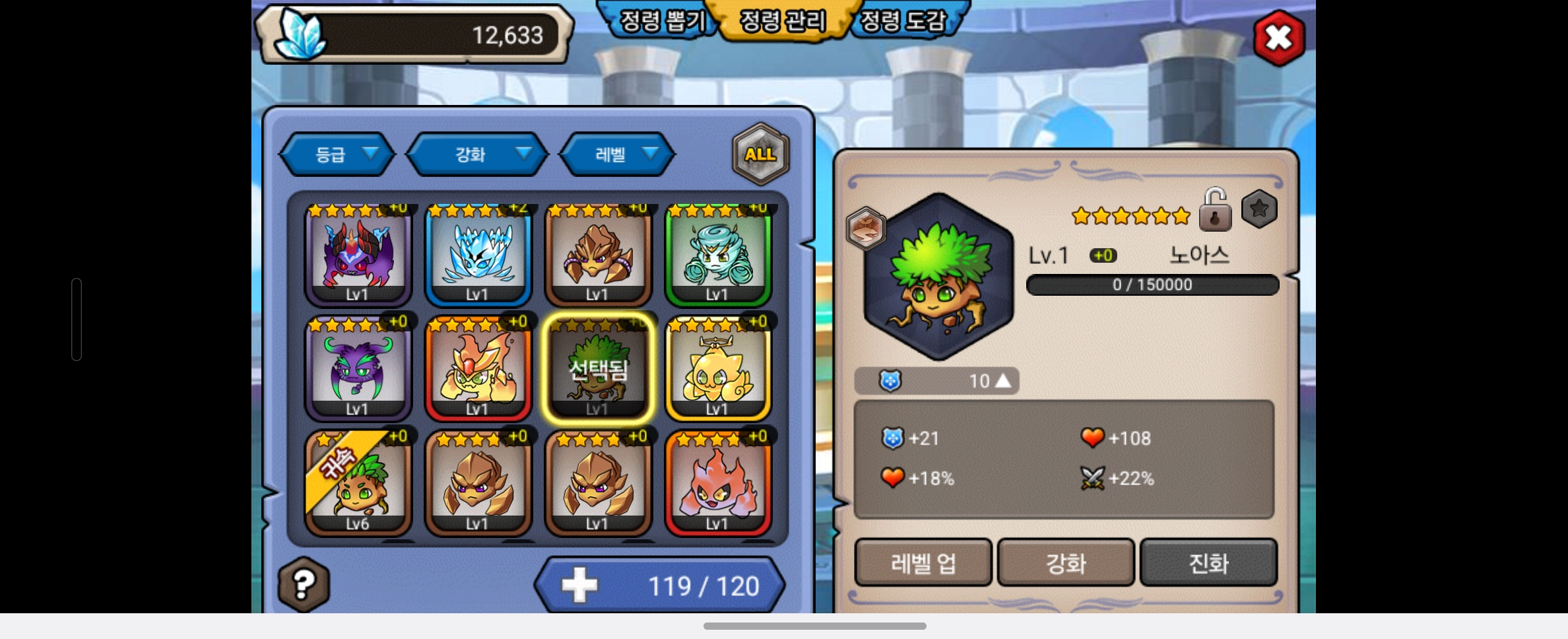Open the 레벨 filter dropdown
1568x639 pixels.
[617, 154]
